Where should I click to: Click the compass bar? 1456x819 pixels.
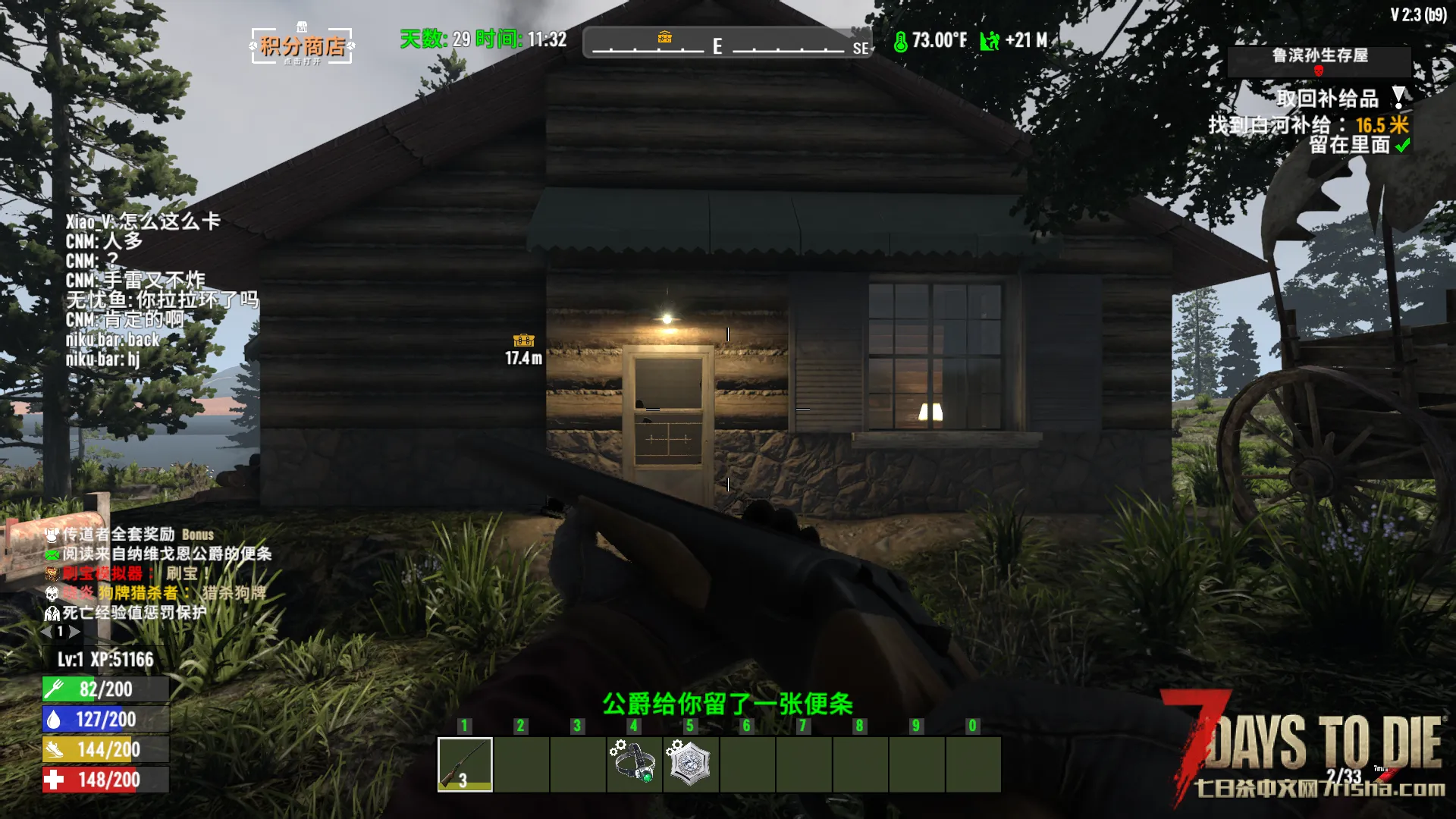coord(726,43)
